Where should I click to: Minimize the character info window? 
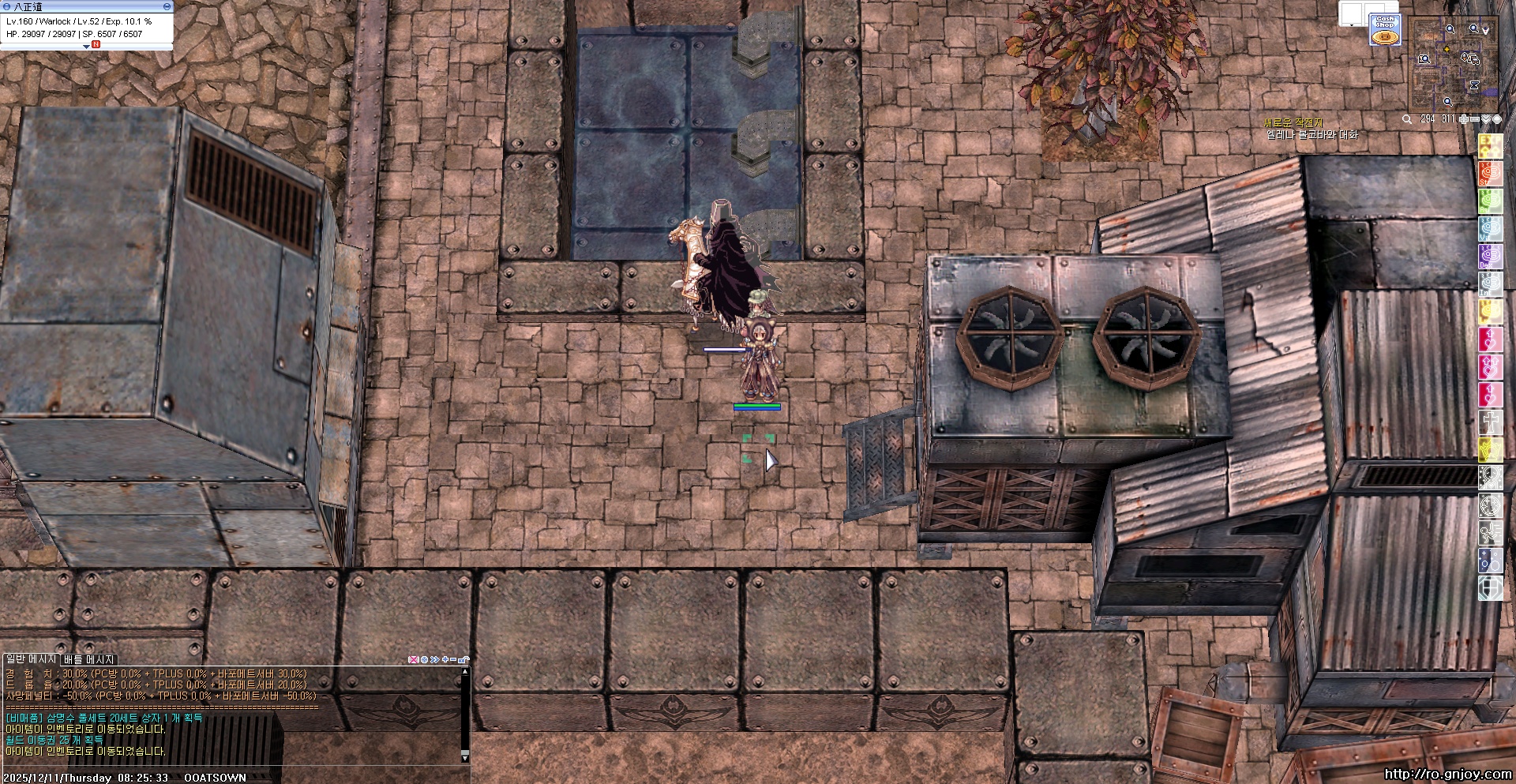coord(167,6)
